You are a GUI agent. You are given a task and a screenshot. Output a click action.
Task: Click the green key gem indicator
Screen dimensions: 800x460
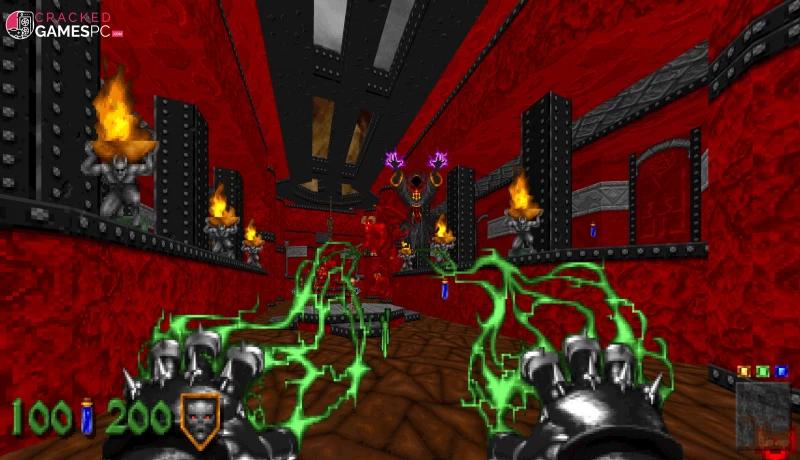pyautogui.click(x=762, y=371)
